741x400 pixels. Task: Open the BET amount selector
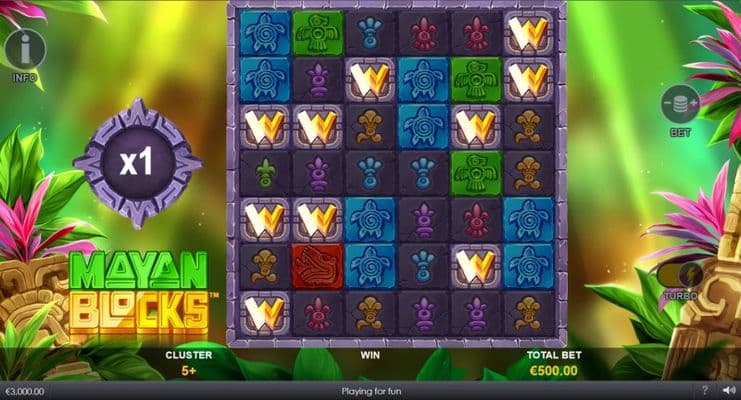pyautogui.click(x=680, y=106)
